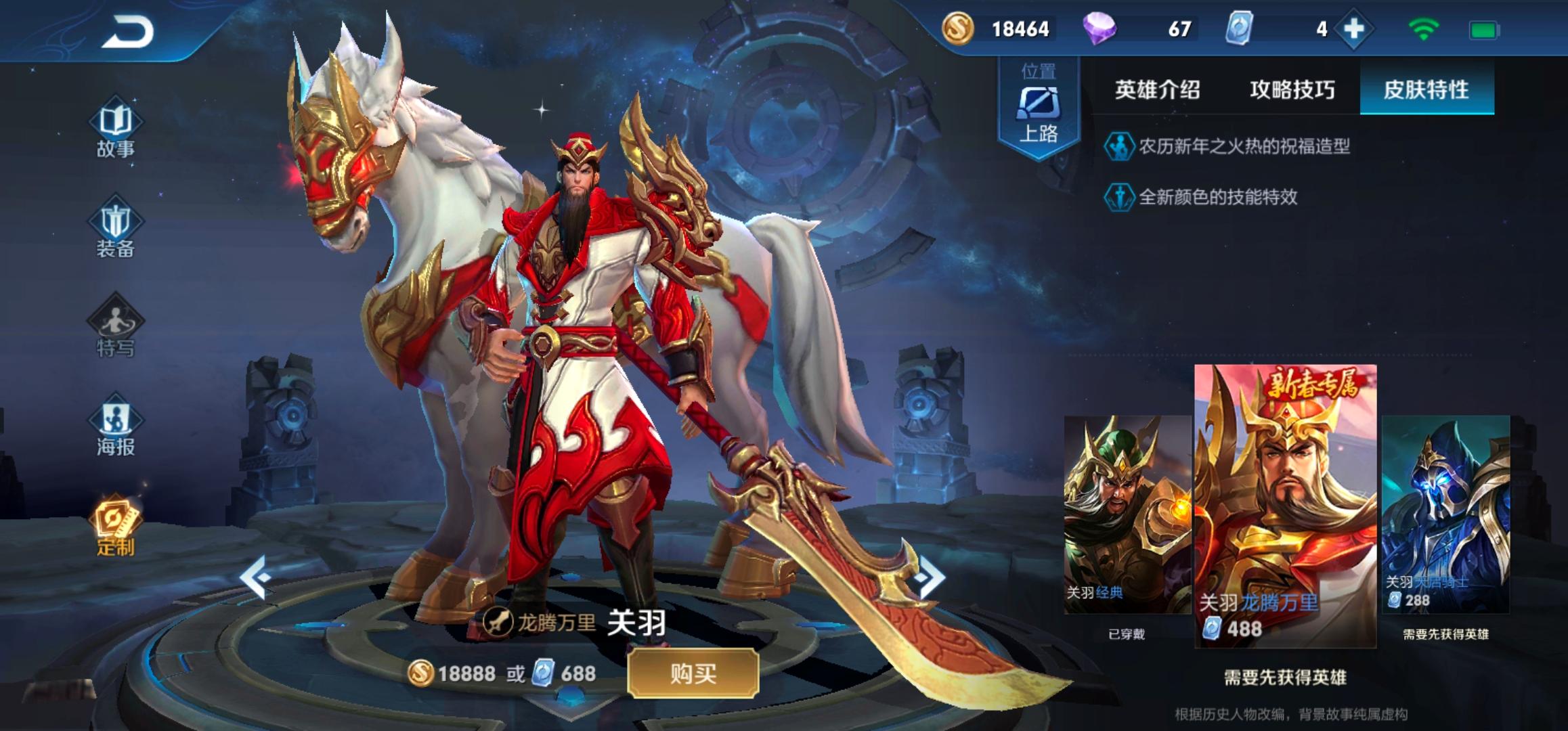1568x731 pixels.
Task: Open the 故事 (Story) panel
Action: [115, 130]
